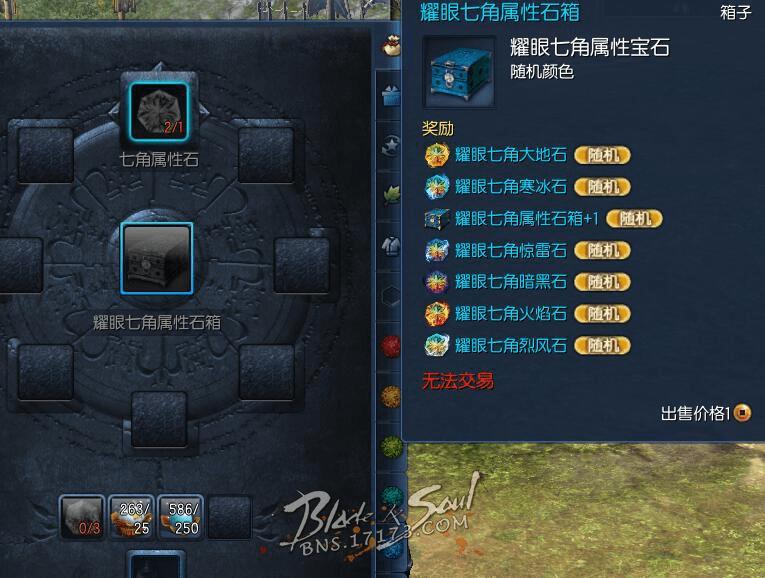Click the blue chest icon in the tooltip

pyautogui.click(x=460, y=72)
